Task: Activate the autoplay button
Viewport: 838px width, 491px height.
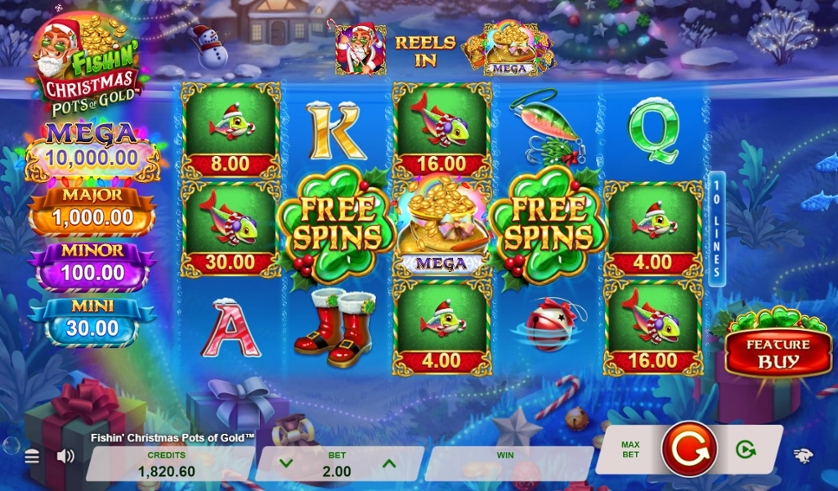Action: tap(745, 450)
